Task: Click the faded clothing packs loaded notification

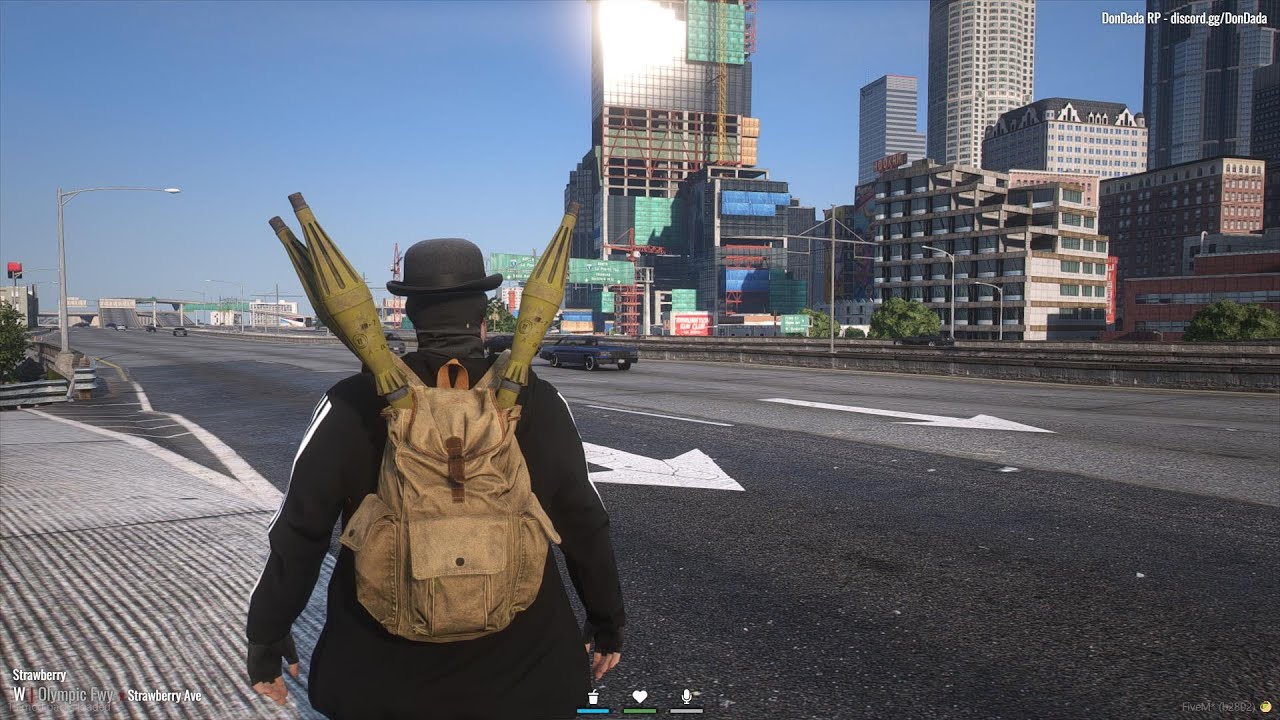Action: tap(60, 706)
